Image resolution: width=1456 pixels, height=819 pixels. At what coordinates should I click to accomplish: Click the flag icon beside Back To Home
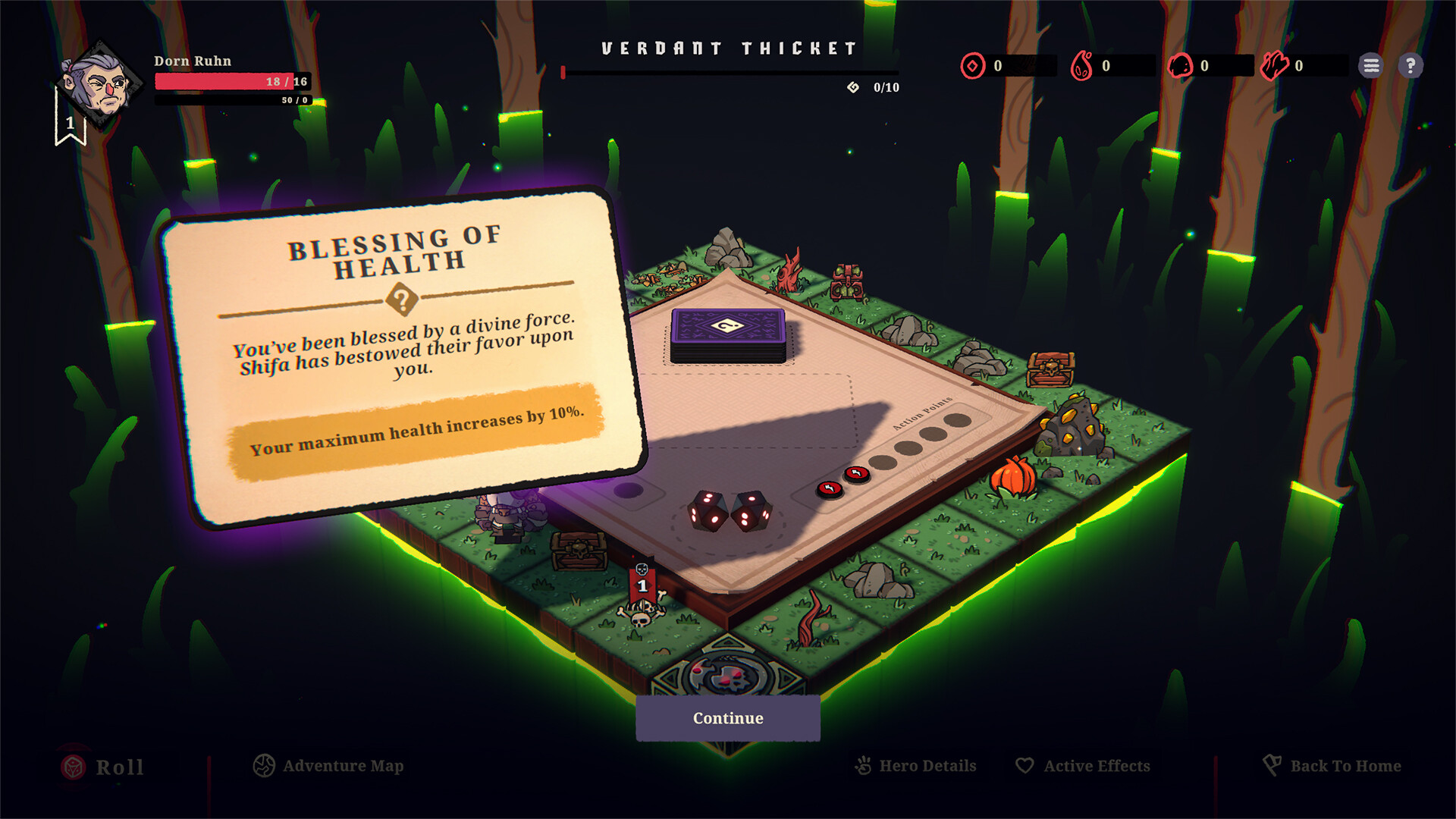(1272, 765)
